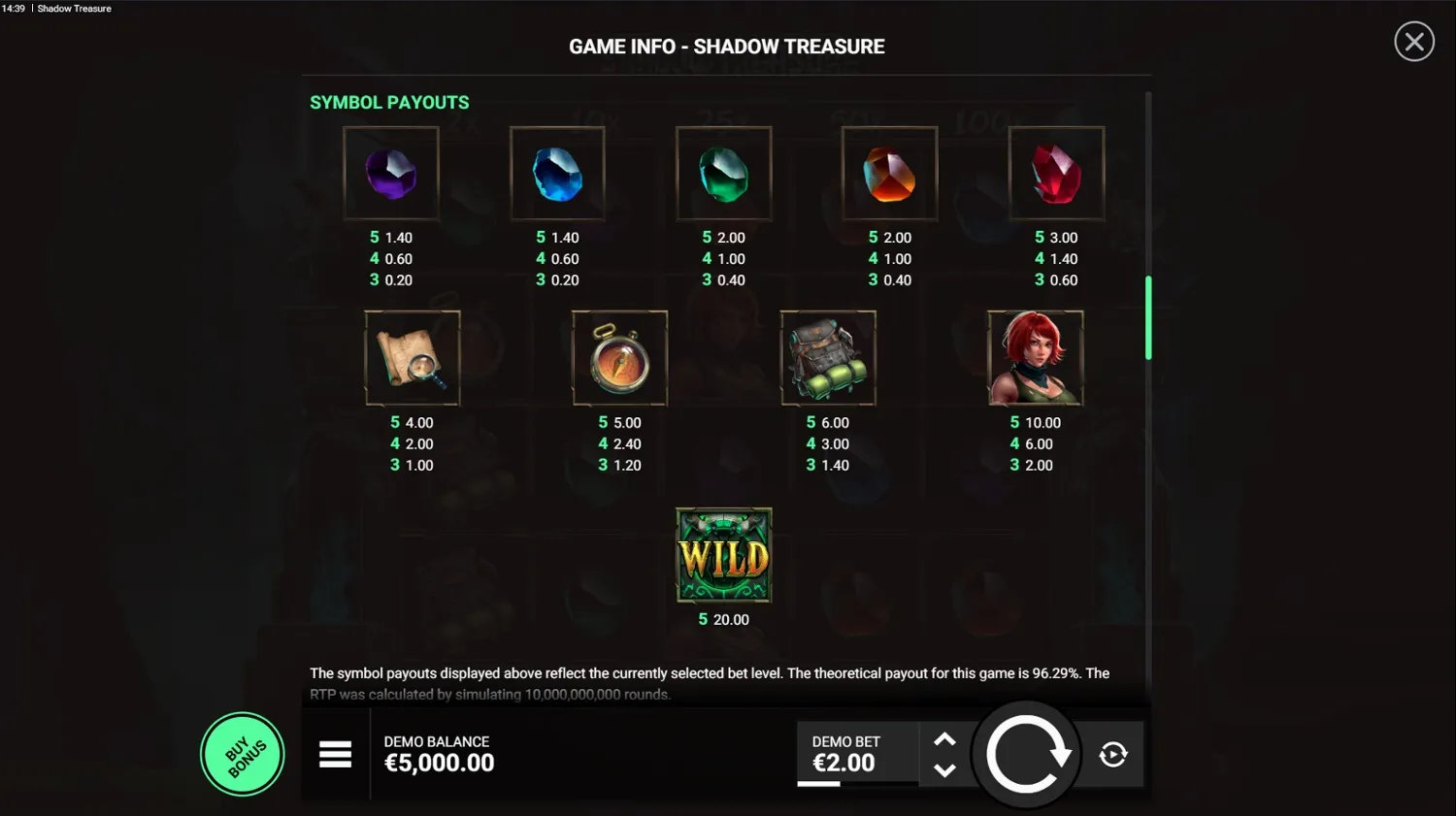Image resolution: width=1456 pixels, height=816 pixels.
Task: Click the green emerald symbol
Action: pyautogui.click(x=724, y=173)
